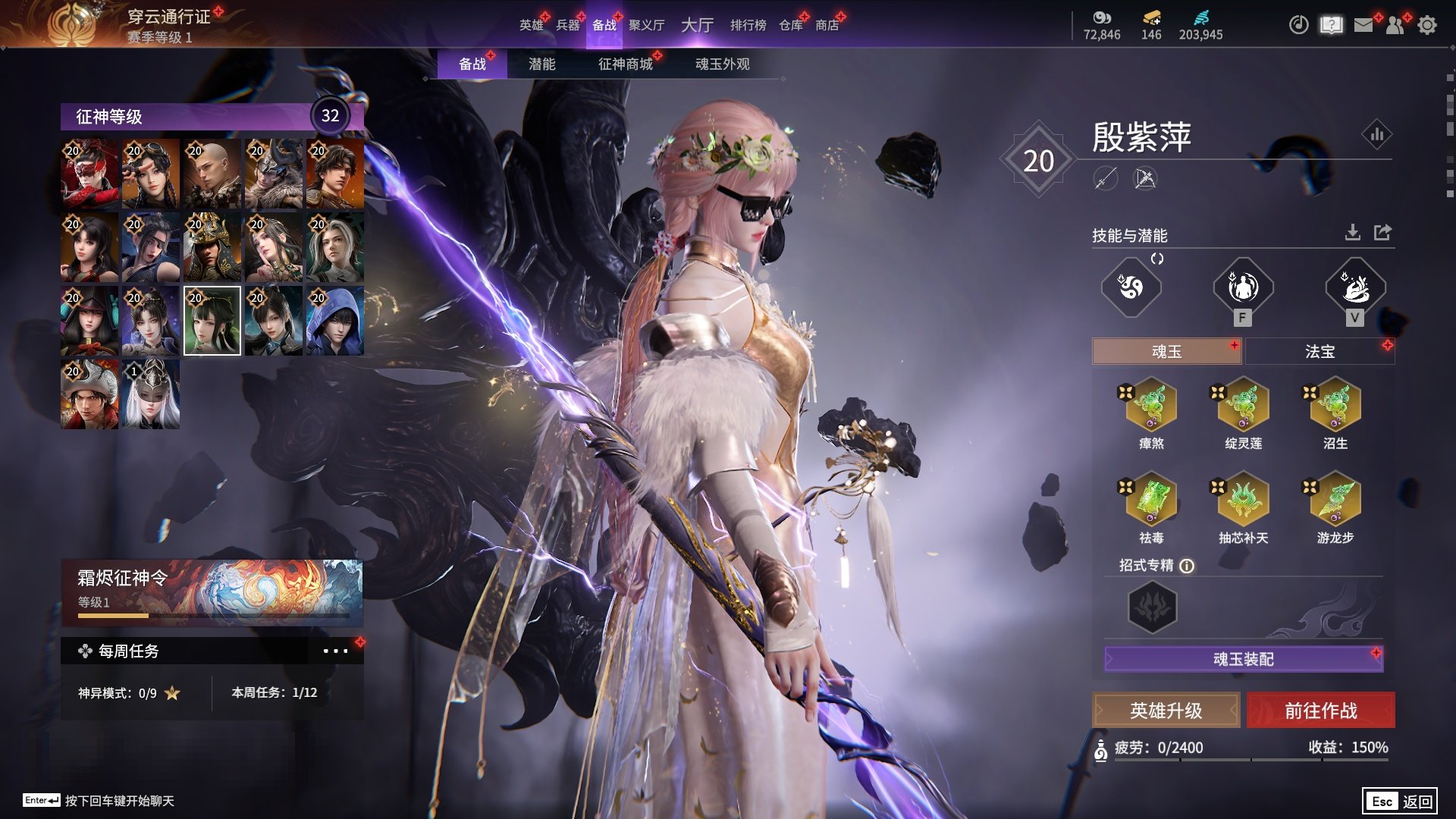The height and width of the screenshot is (819, 1456).
Task: Switch to the 潜能 tab
Action: pyautogui.click(x=541, y=64)
